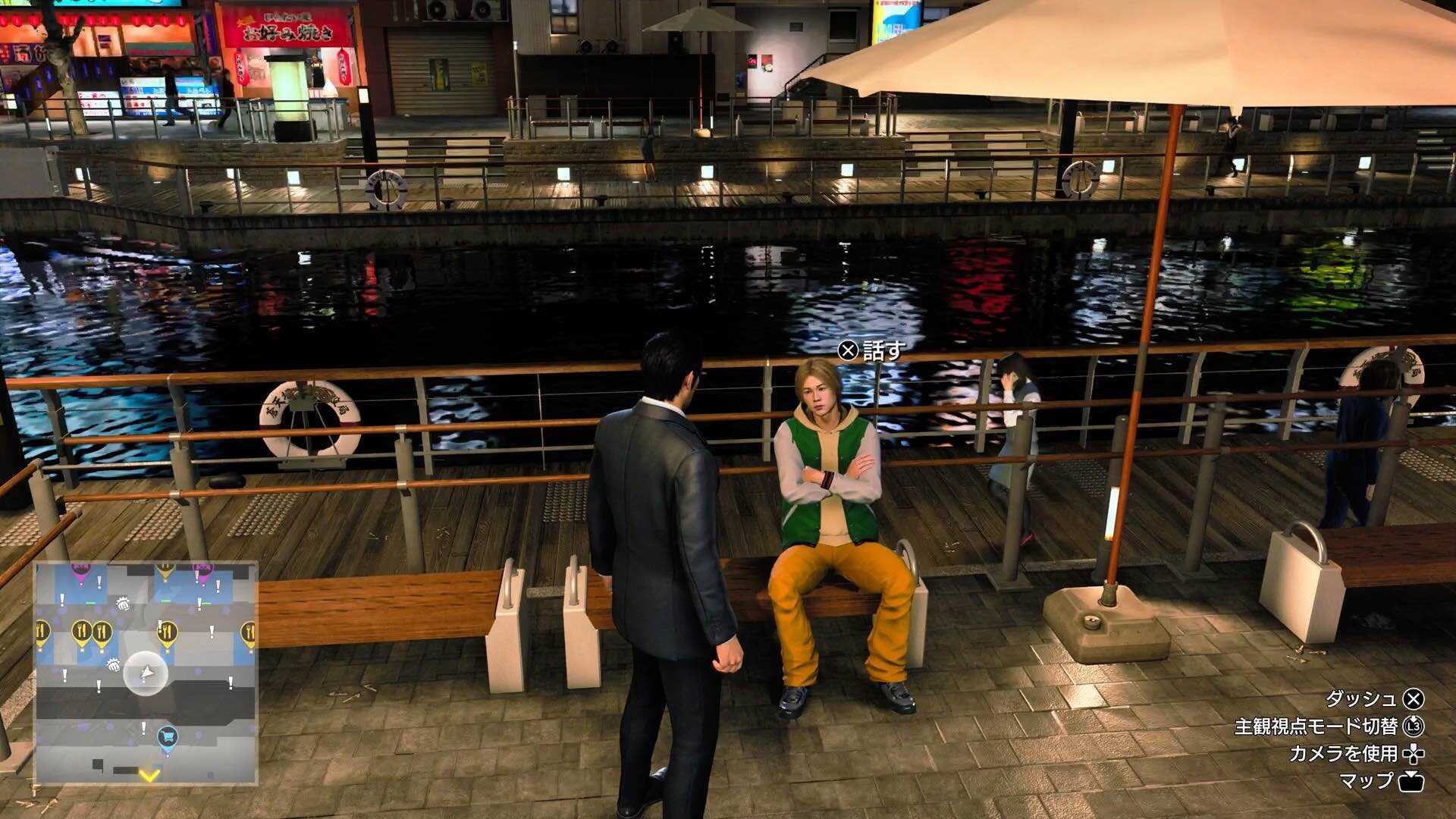Click the green progress bar under a restaurant marker
The height and width of the screenshot is (819, 1456).
[165, 598]
